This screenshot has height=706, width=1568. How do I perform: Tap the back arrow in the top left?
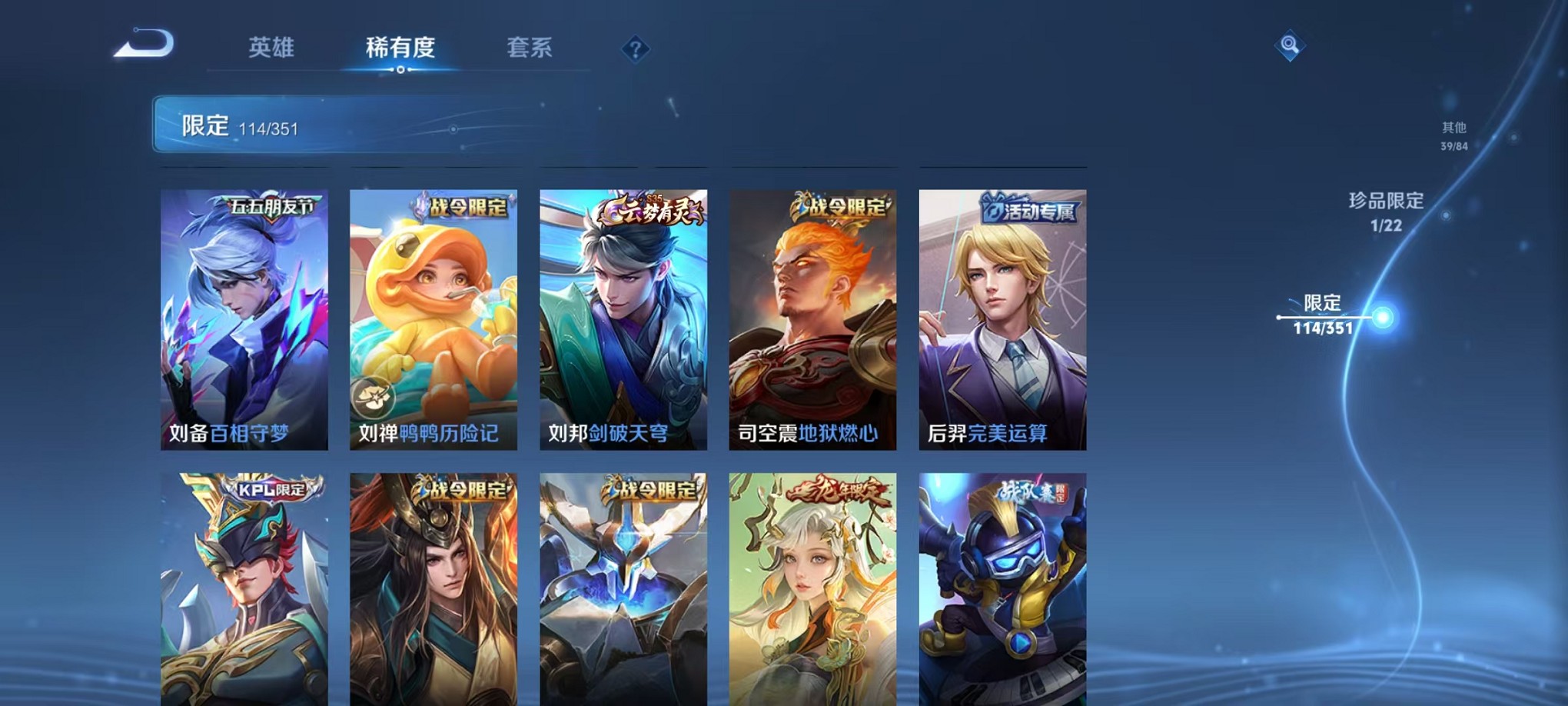point(145,44)
